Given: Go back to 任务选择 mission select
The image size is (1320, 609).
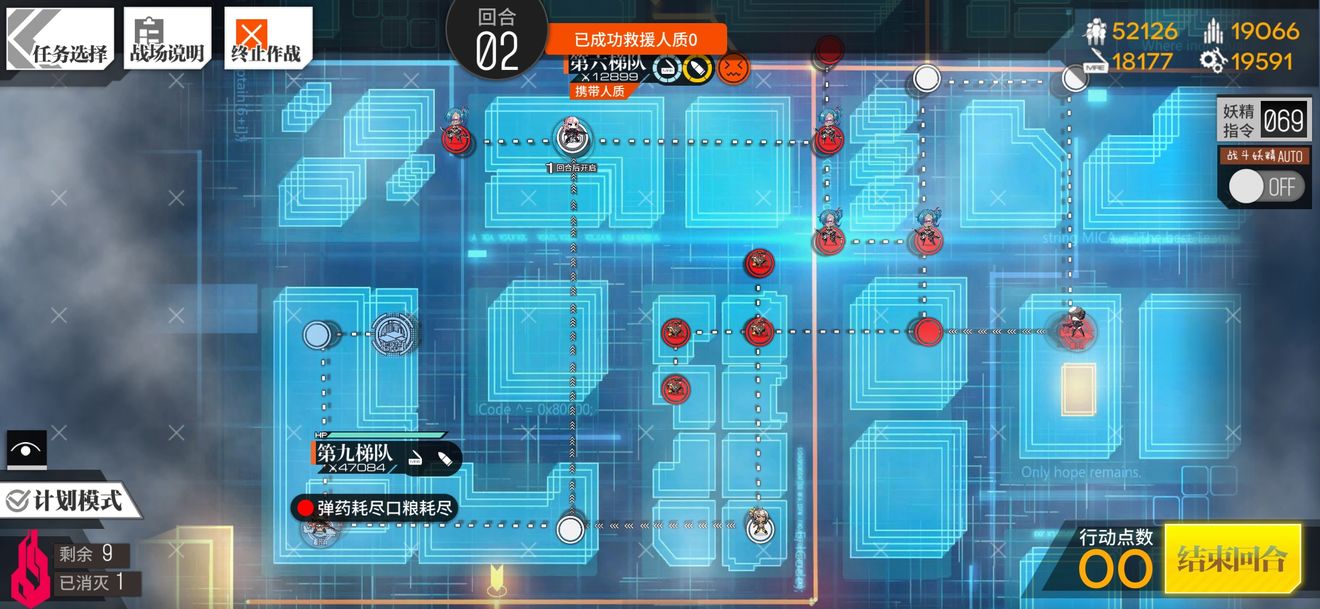Looking at the screenshot, I should click(60, 39).
